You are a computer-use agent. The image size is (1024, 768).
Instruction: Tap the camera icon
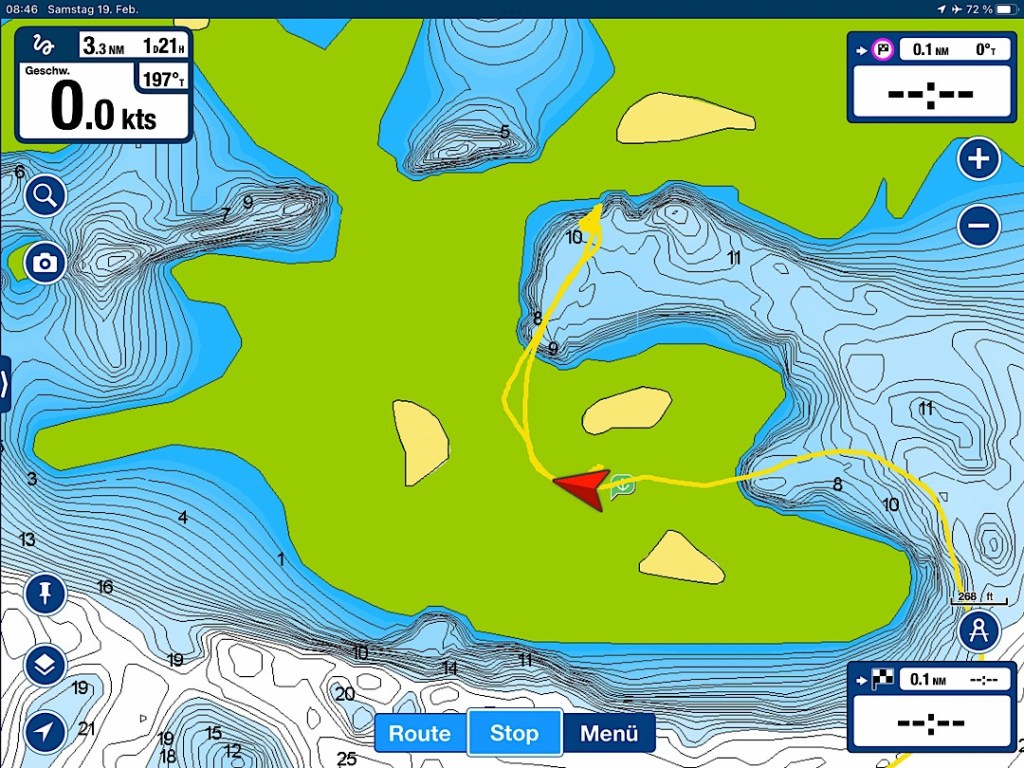[x=45, y=263]
